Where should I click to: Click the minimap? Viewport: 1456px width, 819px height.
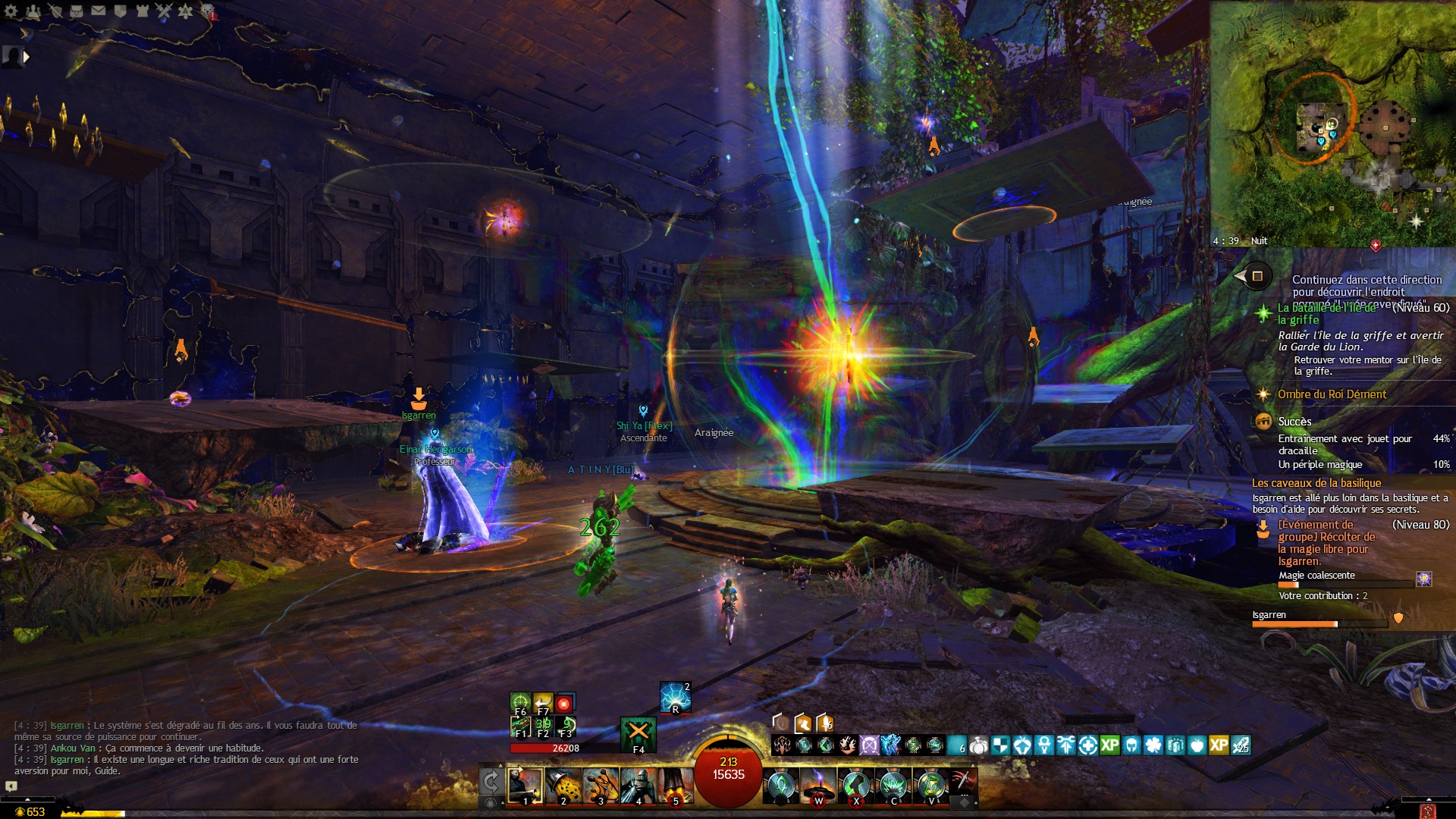pos(1332,121)
